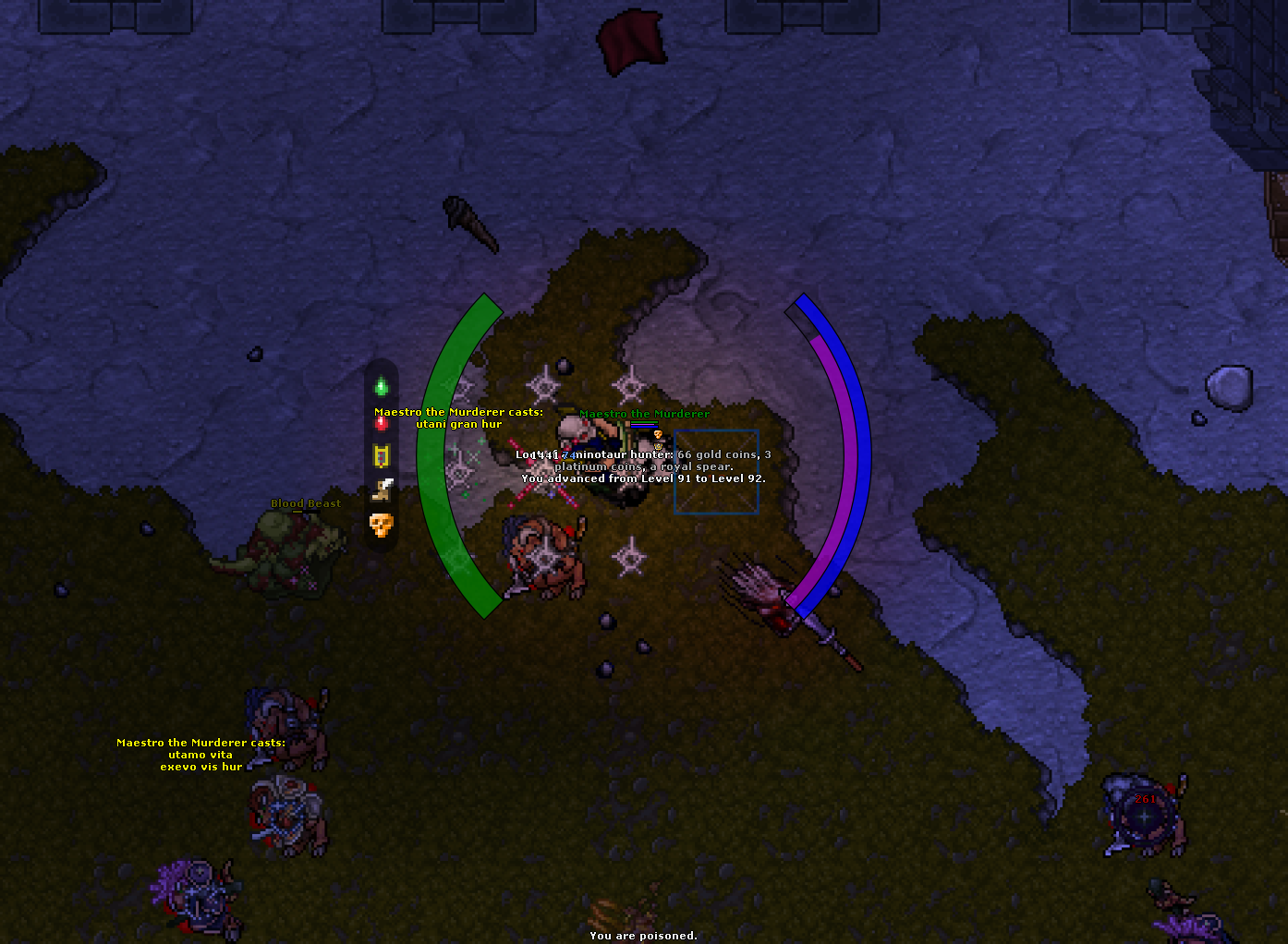
Task: Use the green life gem hotkey
Action: pos(382,387)
